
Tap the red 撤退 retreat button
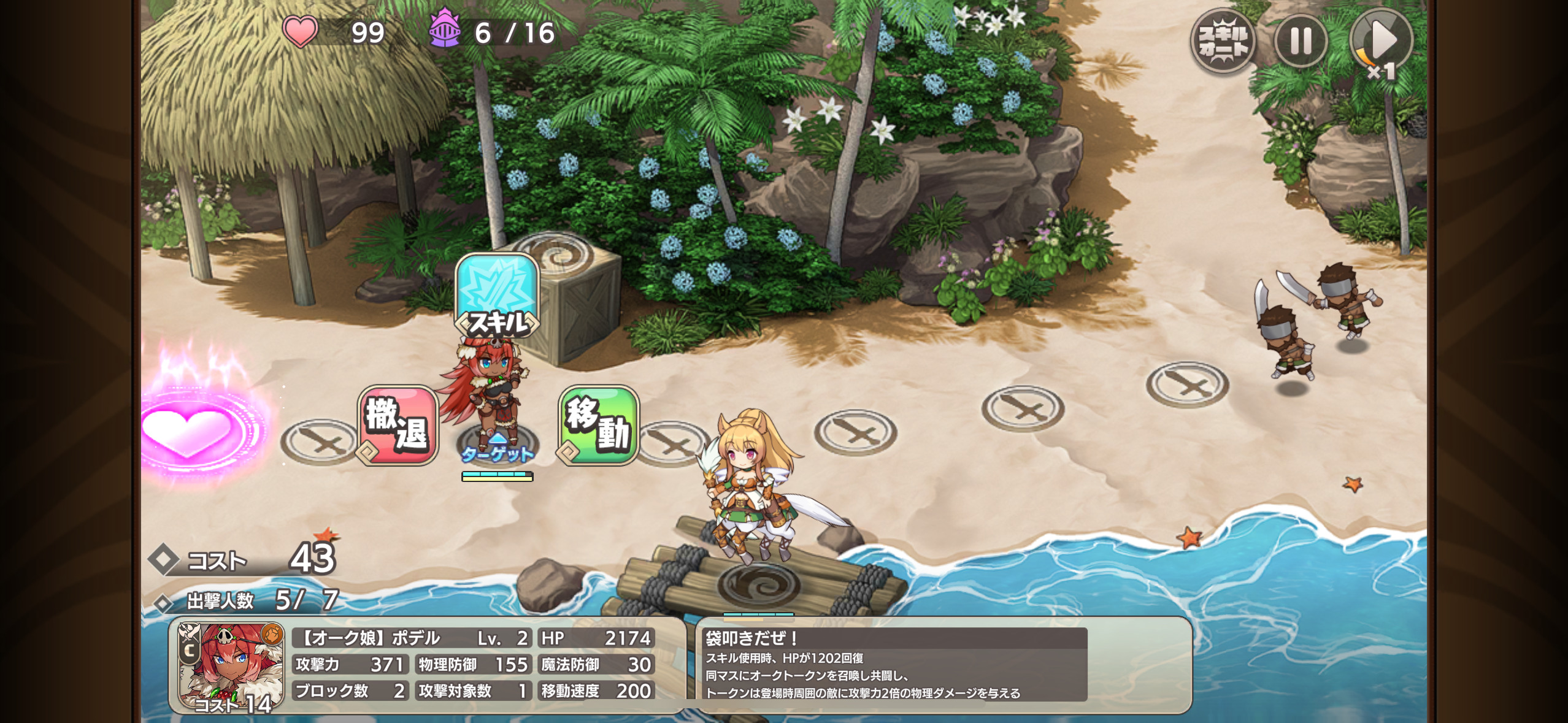tap(398, 425)
